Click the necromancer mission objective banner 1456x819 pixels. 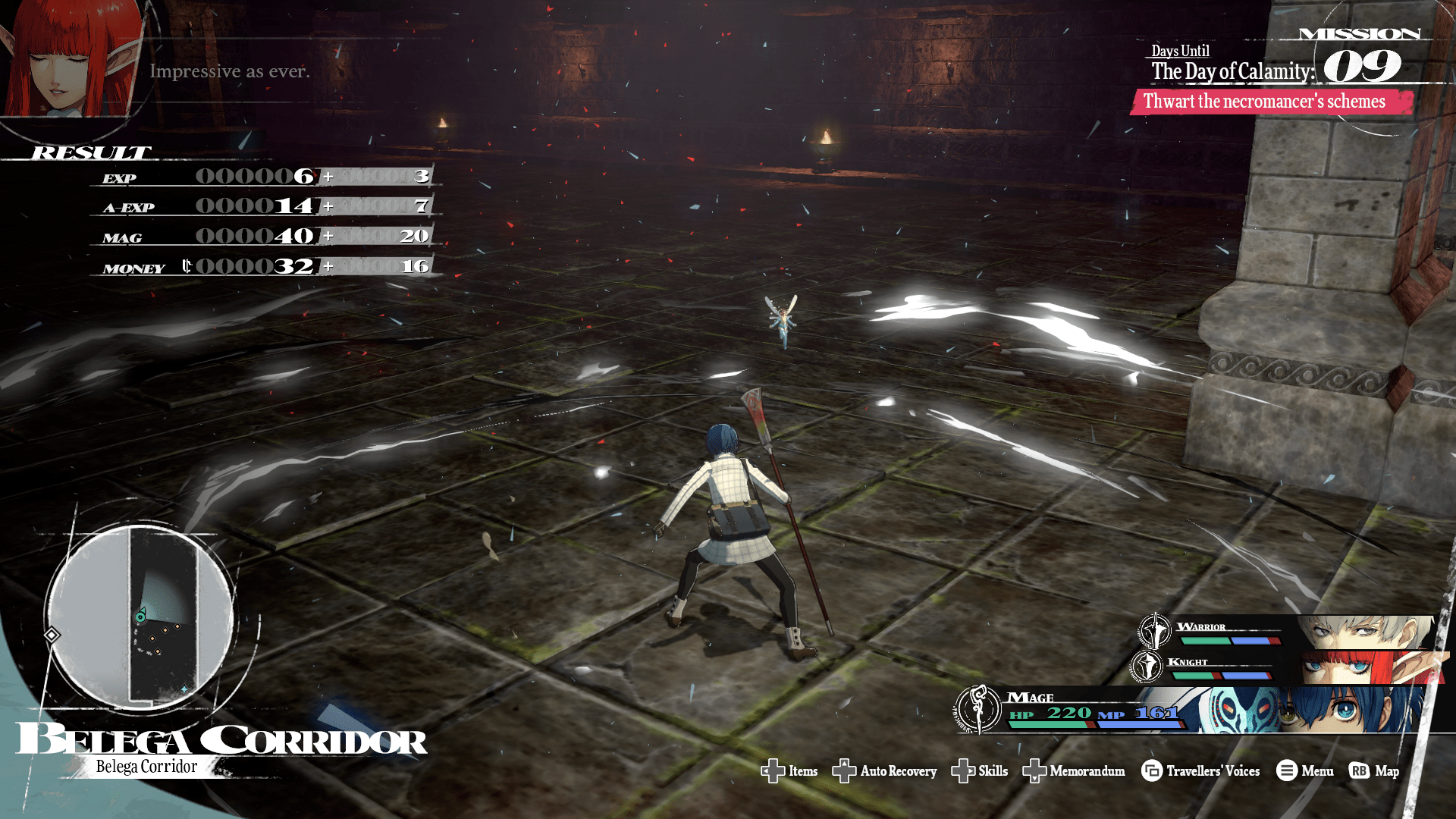pyautogui.click(x=1270, y=102)
